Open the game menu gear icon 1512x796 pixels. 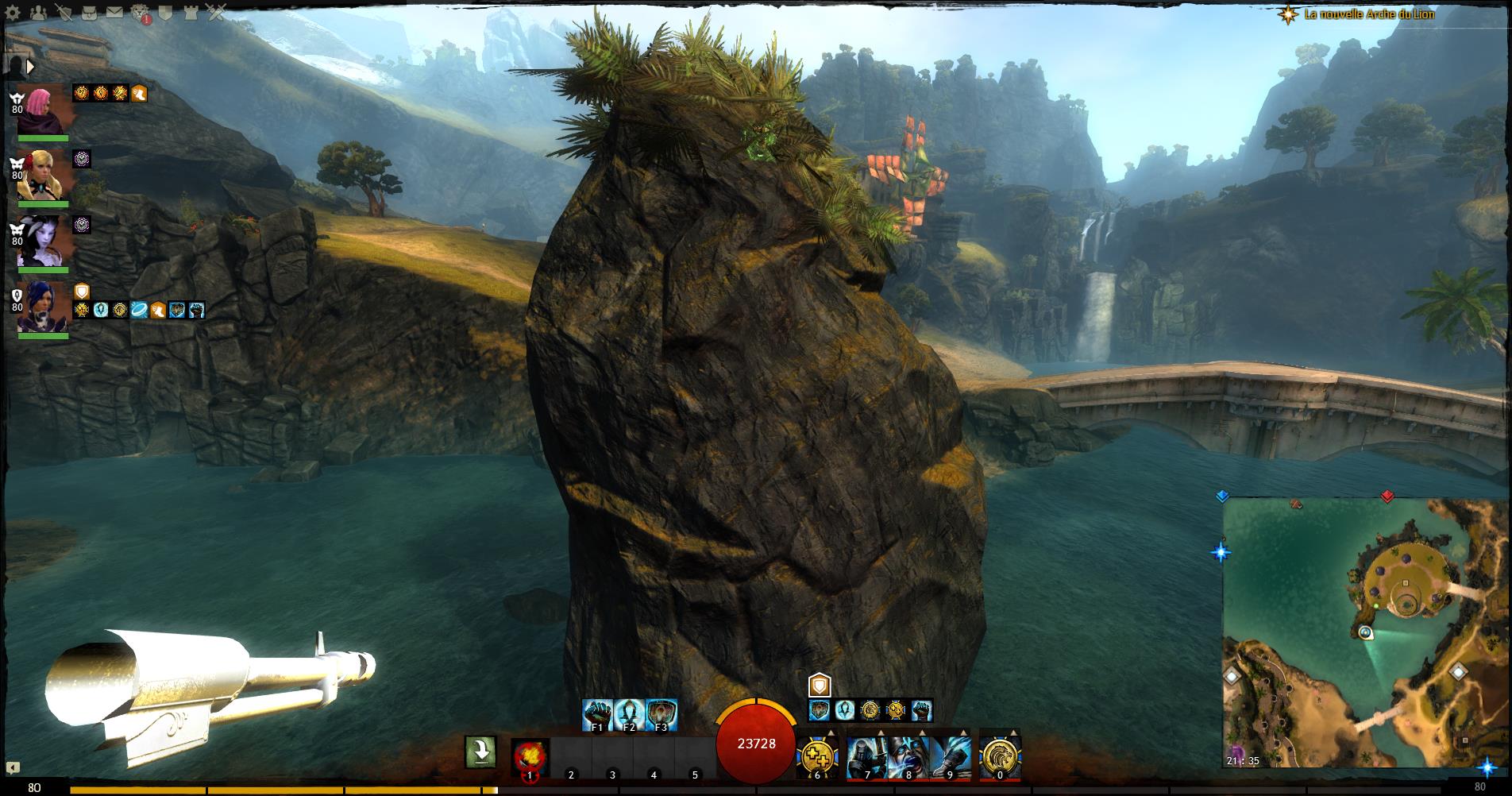tap(13, 13)
